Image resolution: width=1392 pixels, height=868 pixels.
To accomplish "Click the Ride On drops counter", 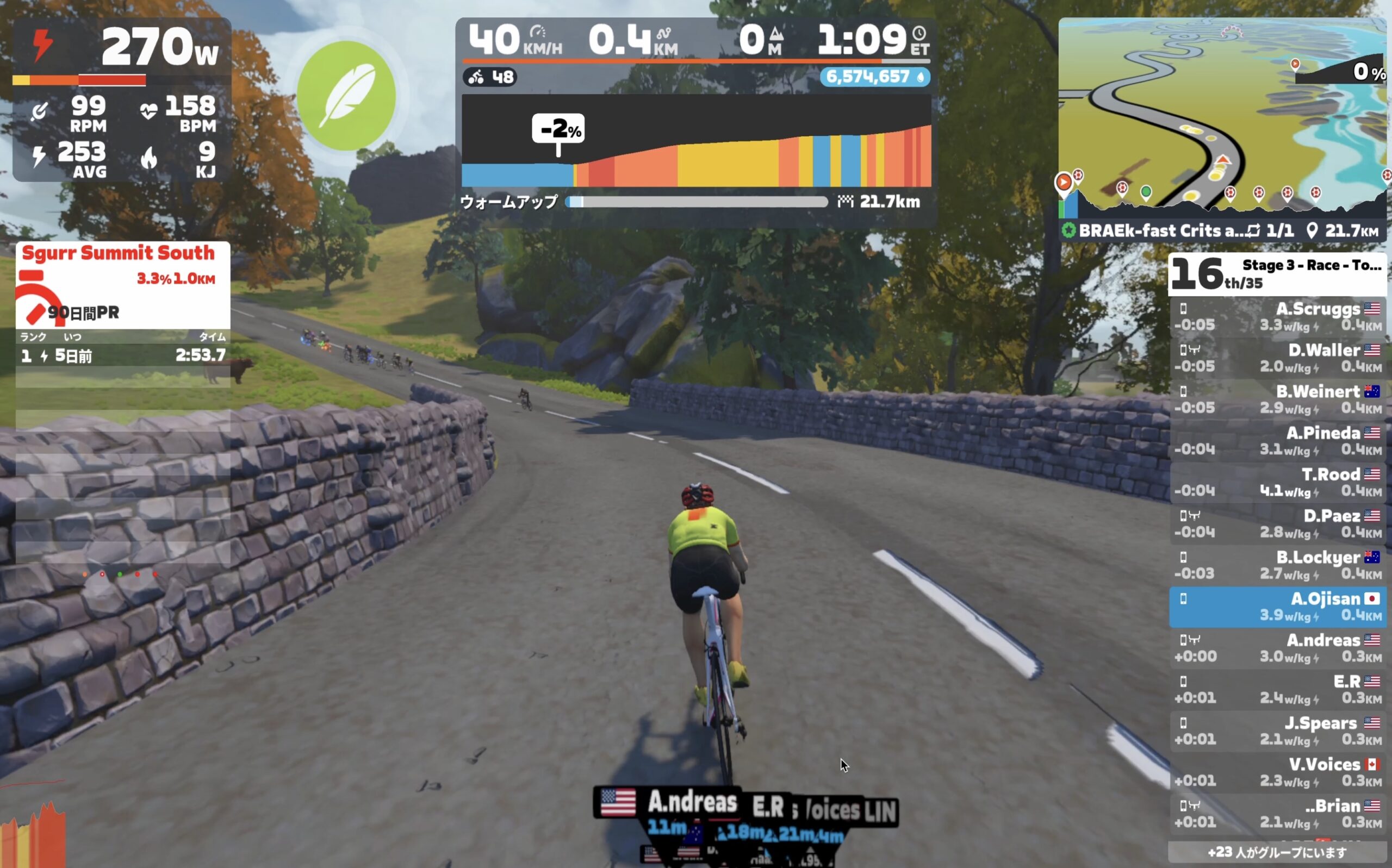I will [x=874, y=77].
